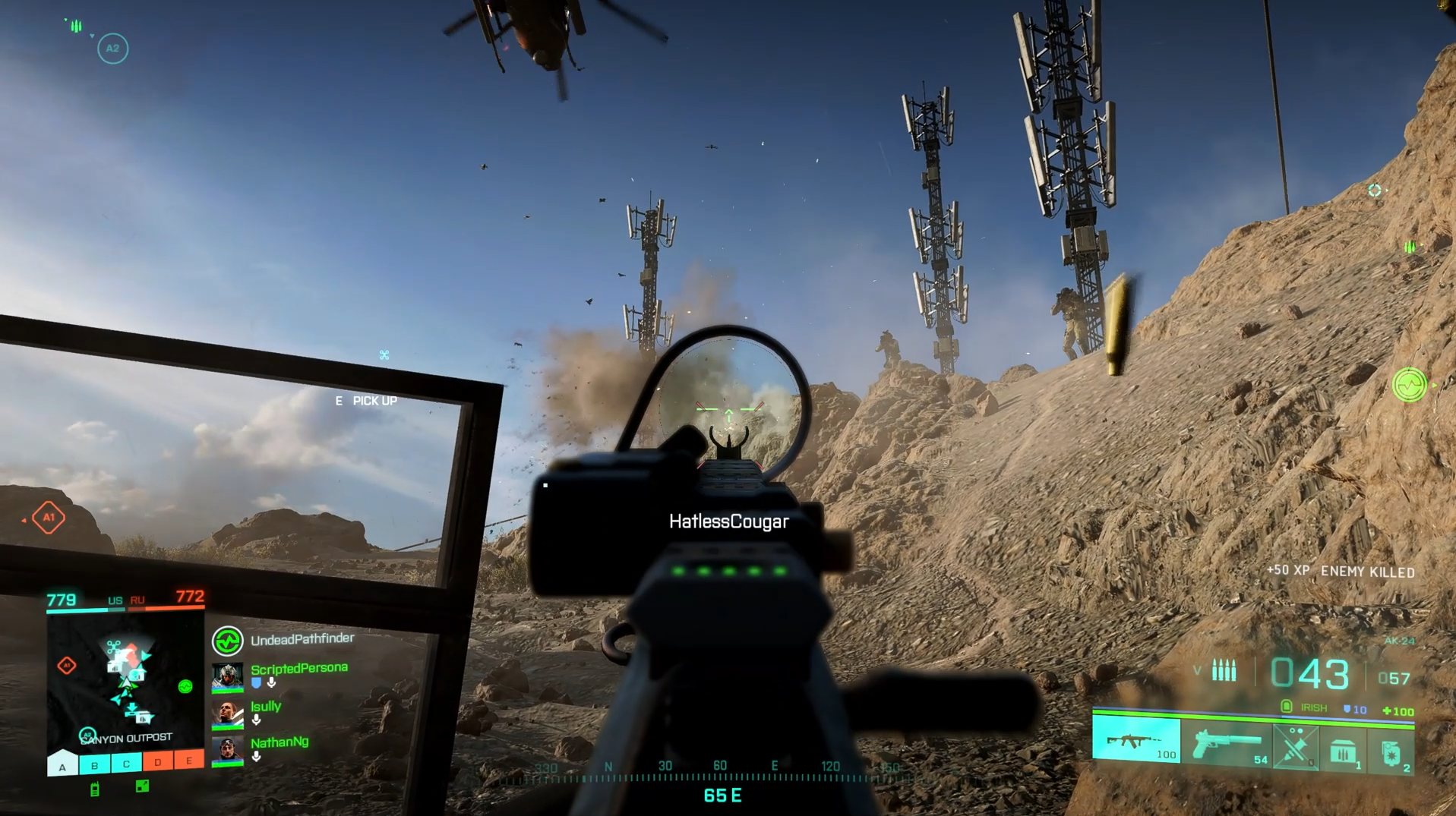Image resolution: width=1456 pixels, height=816 pixels.
Task: Click the orange A1 objective diamond marker
Action: click(49, 518)
